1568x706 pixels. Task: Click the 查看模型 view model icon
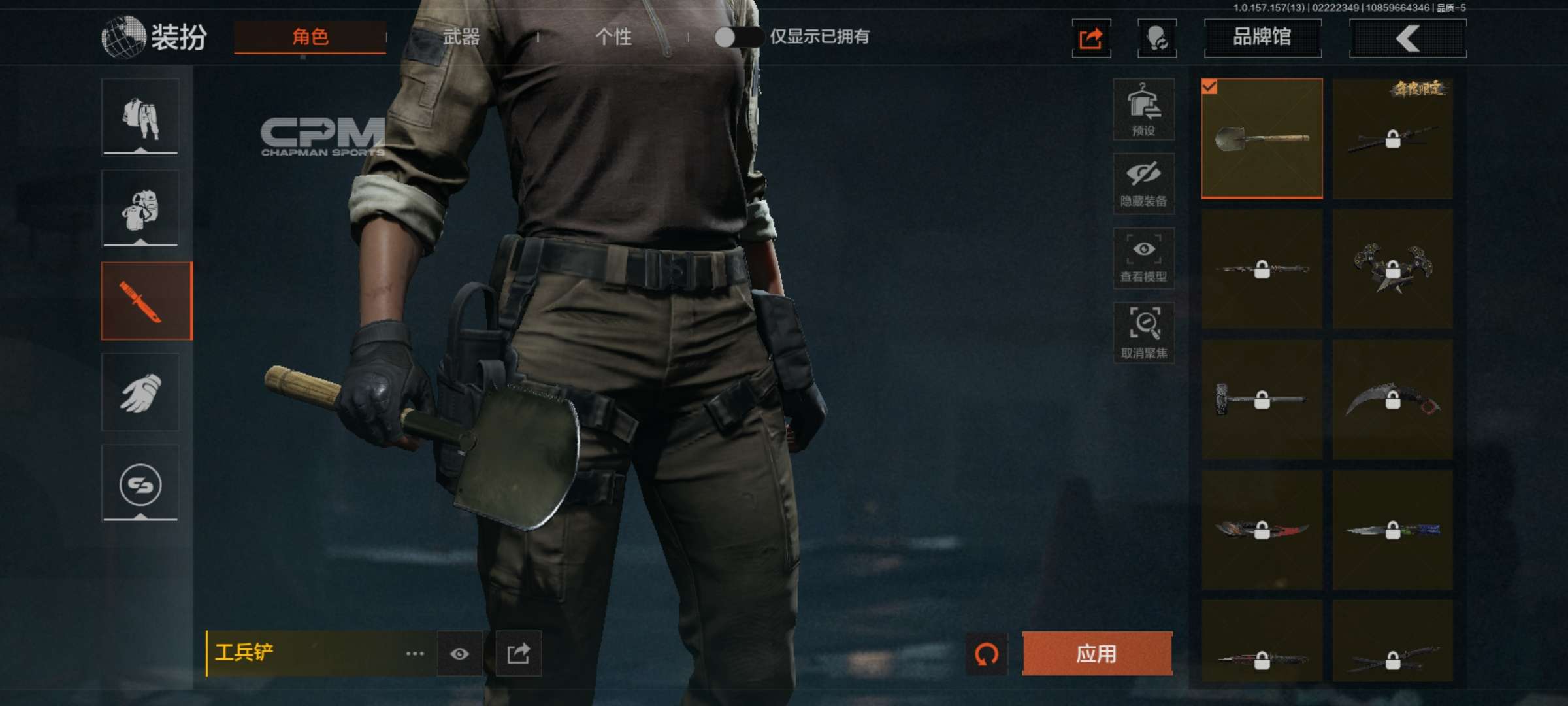click(x=1144, y=257)
